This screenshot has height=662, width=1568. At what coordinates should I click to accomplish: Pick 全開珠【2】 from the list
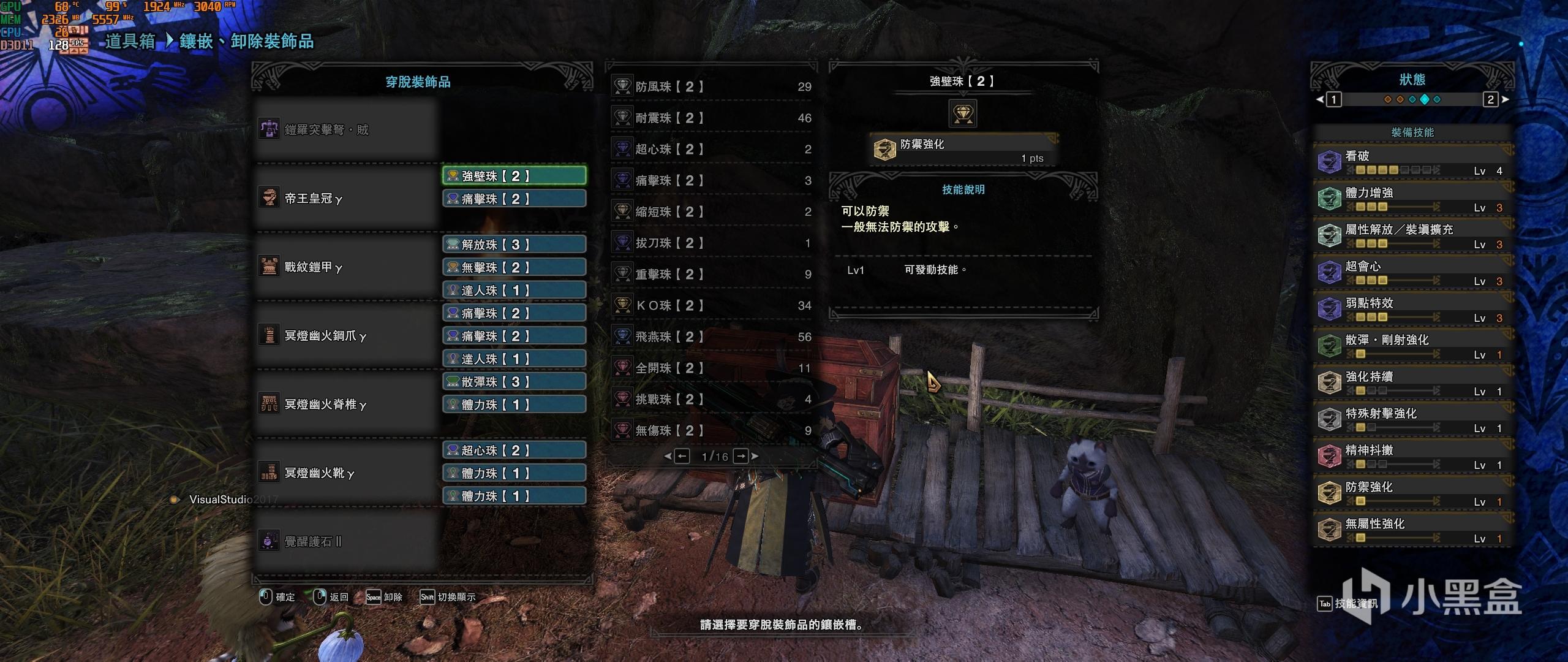click(x=711, y=368)
